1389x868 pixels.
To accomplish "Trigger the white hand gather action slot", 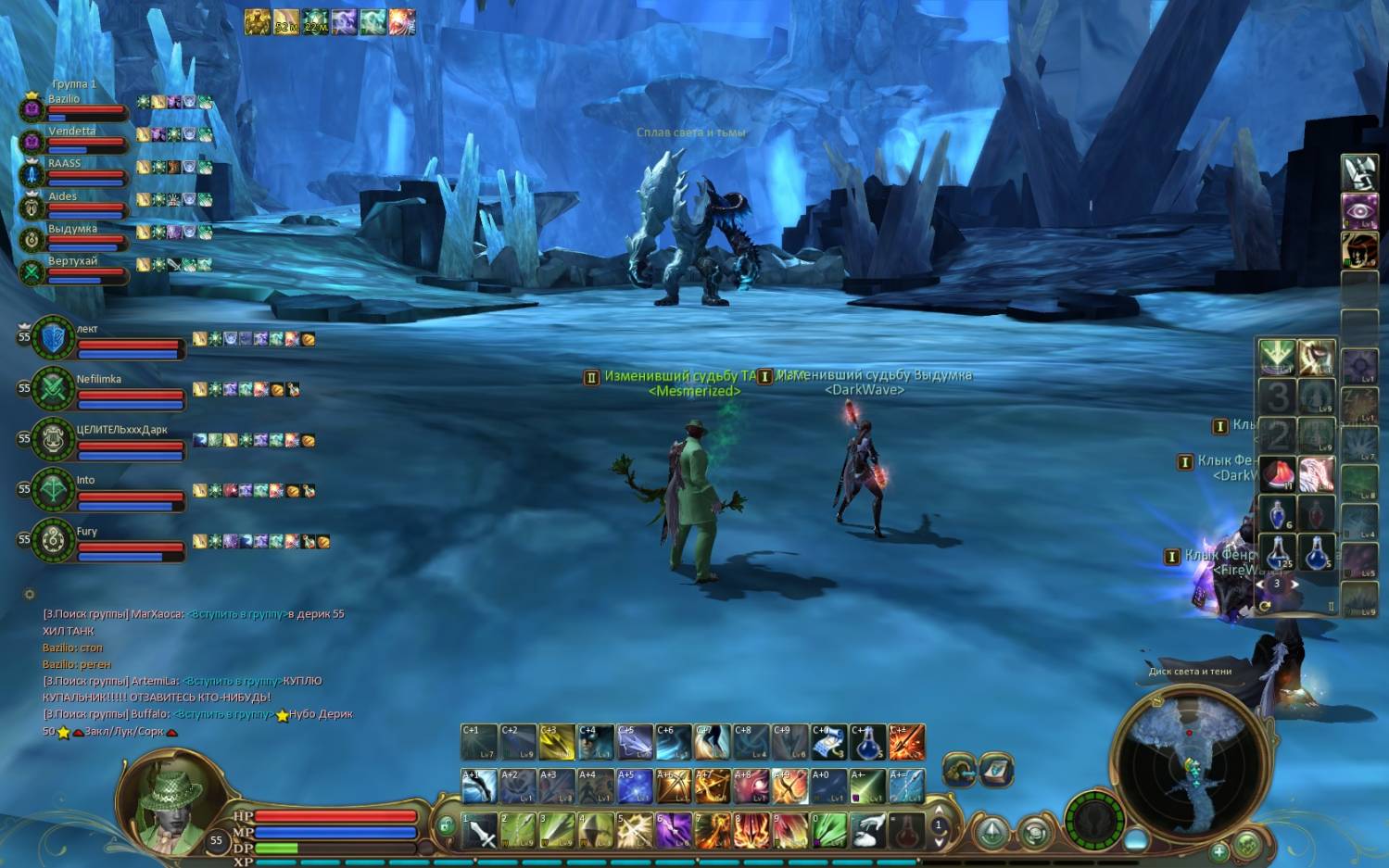I will point(867,830).
